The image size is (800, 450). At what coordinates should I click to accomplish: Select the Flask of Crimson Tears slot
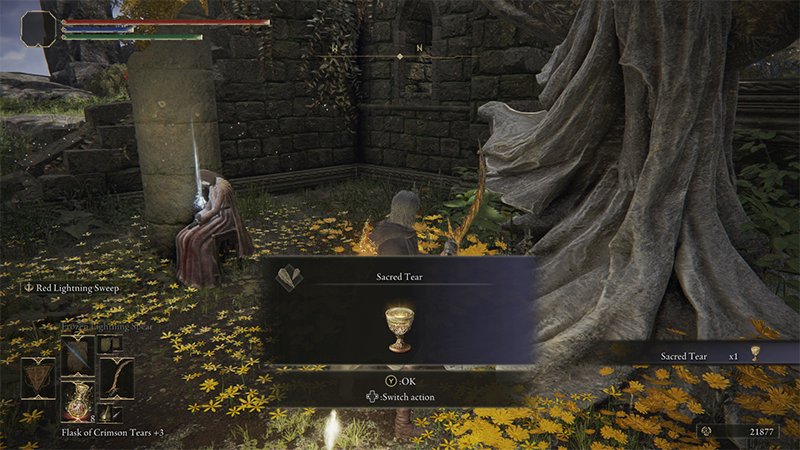pos(77,400)
